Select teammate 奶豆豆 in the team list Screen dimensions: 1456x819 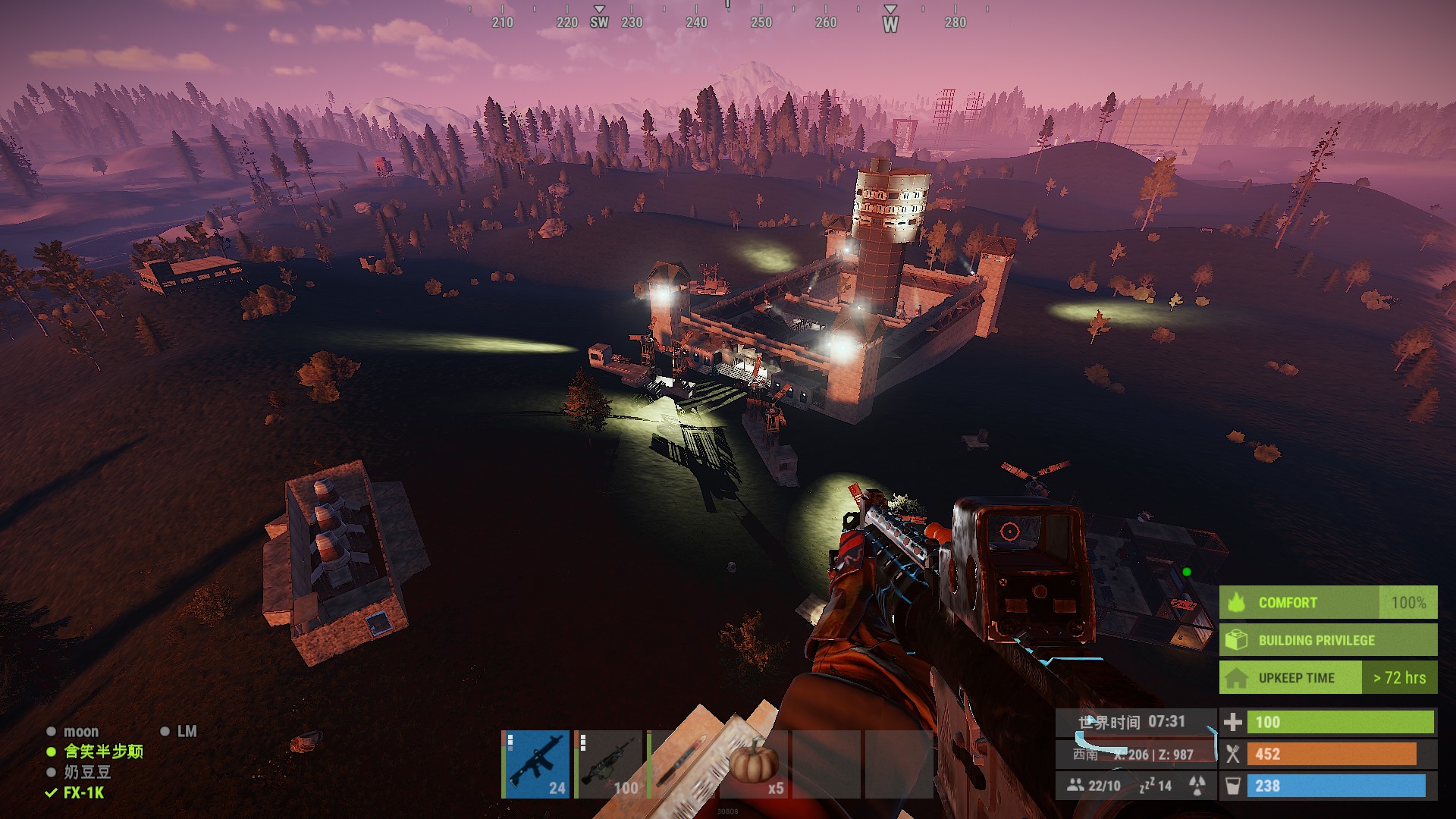(x=87, y=772)
